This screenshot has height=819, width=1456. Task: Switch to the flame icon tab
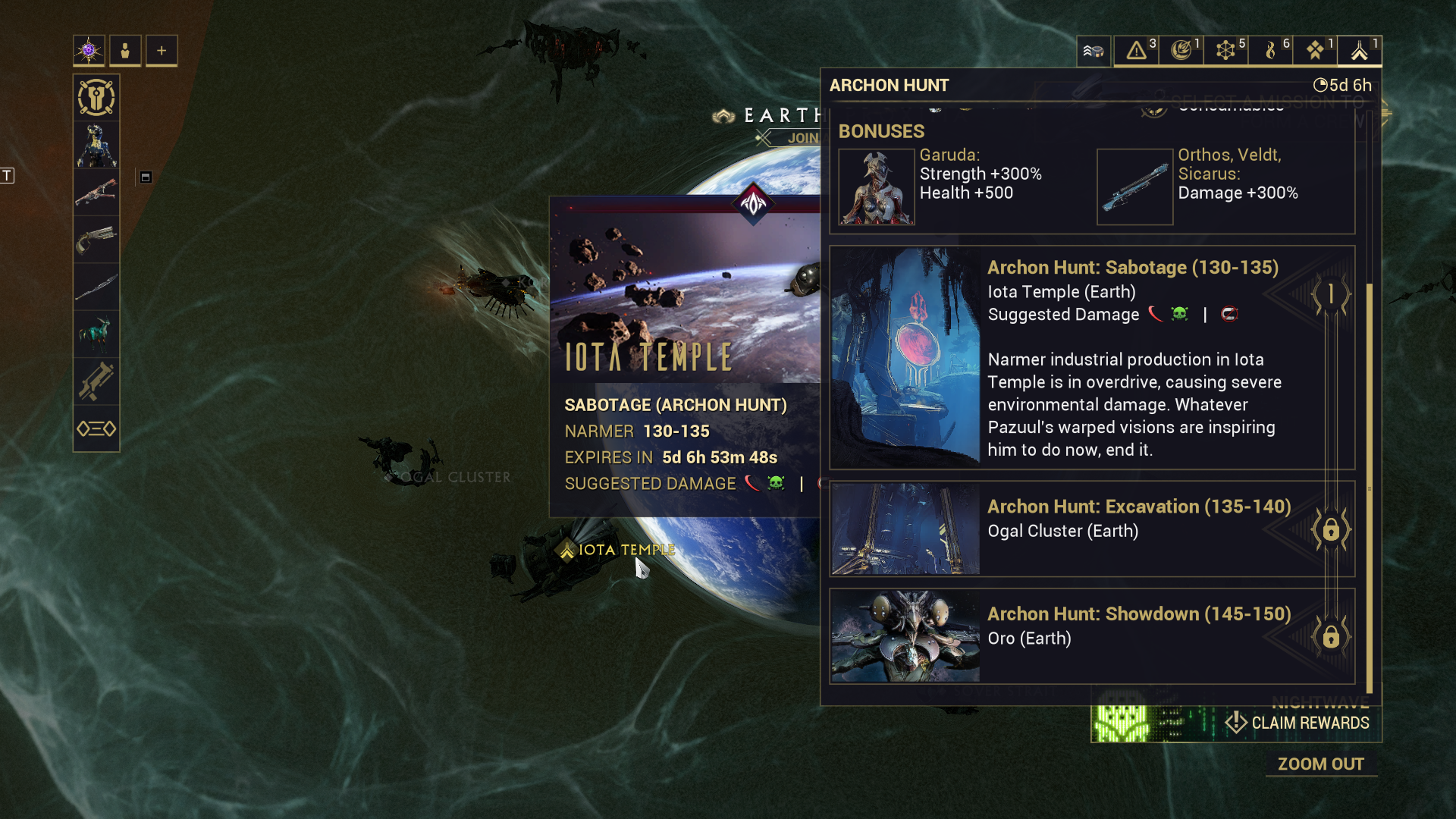coord(1270,51)
